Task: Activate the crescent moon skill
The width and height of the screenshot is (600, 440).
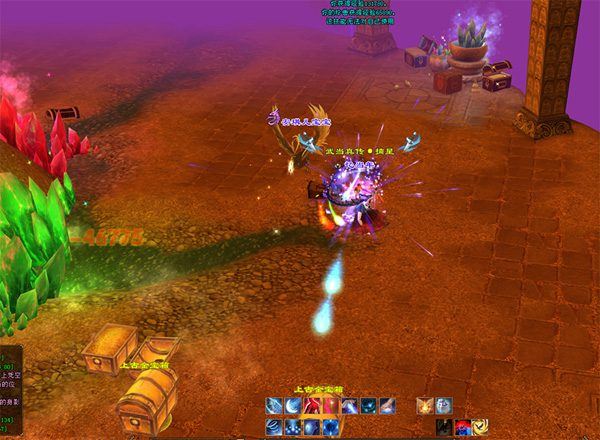Action: pos(291,406)
